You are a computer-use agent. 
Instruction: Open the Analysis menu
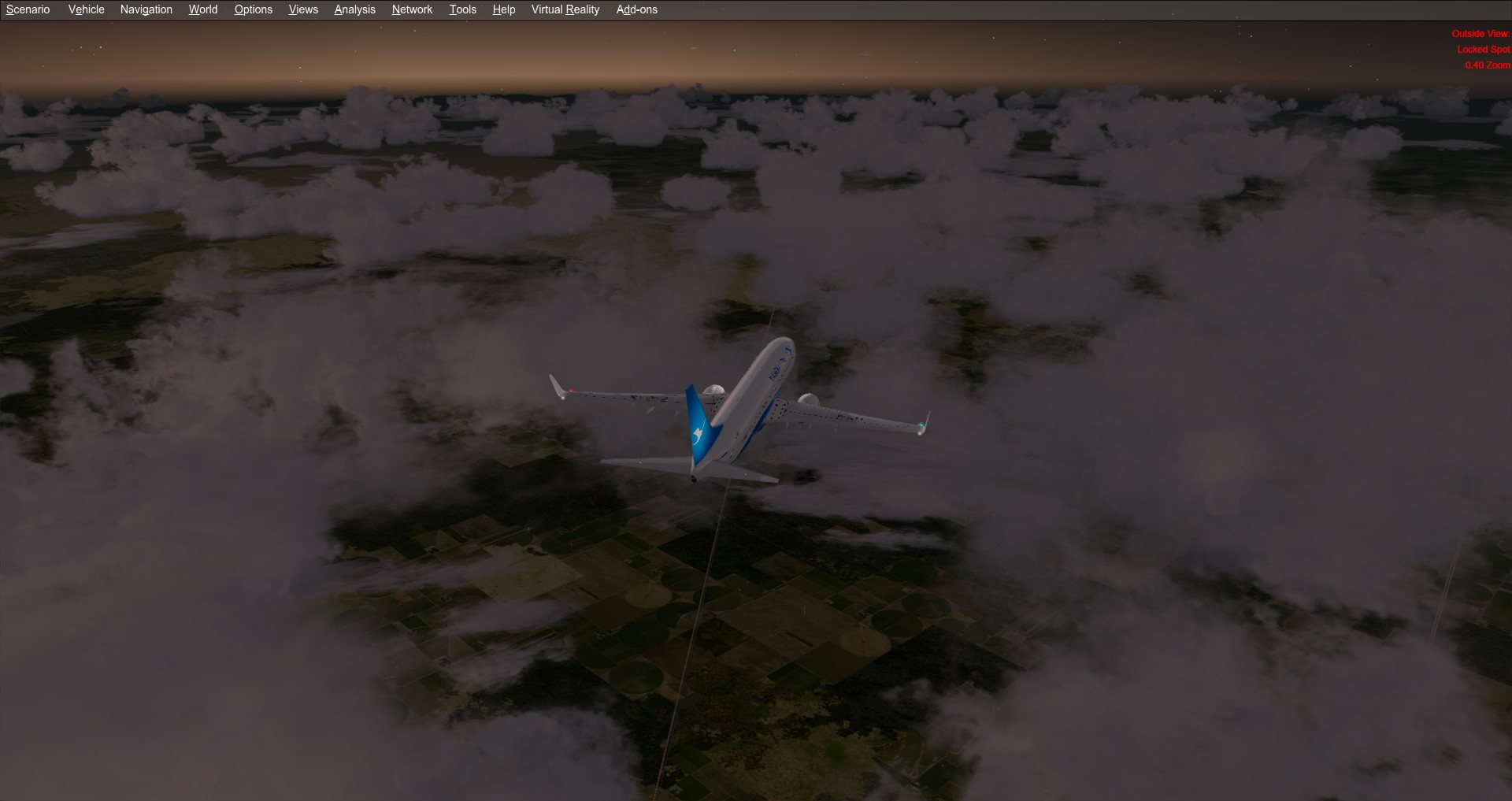click(354, 9)
